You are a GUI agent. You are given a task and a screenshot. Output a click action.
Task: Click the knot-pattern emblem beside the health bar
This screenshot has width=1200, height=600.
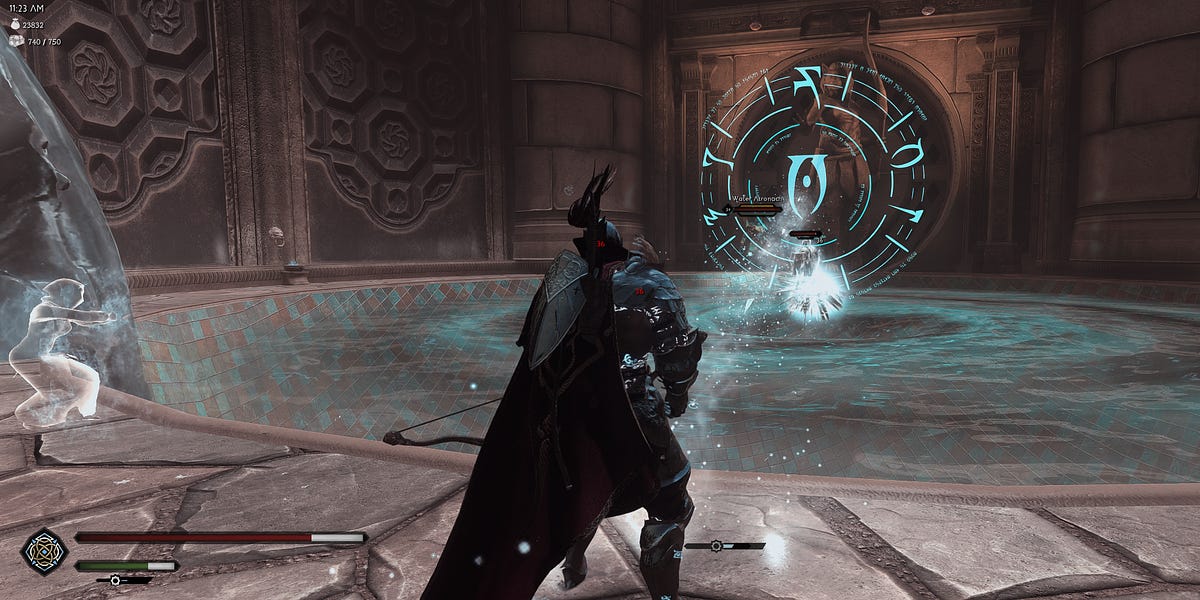[x=45, y=551]
